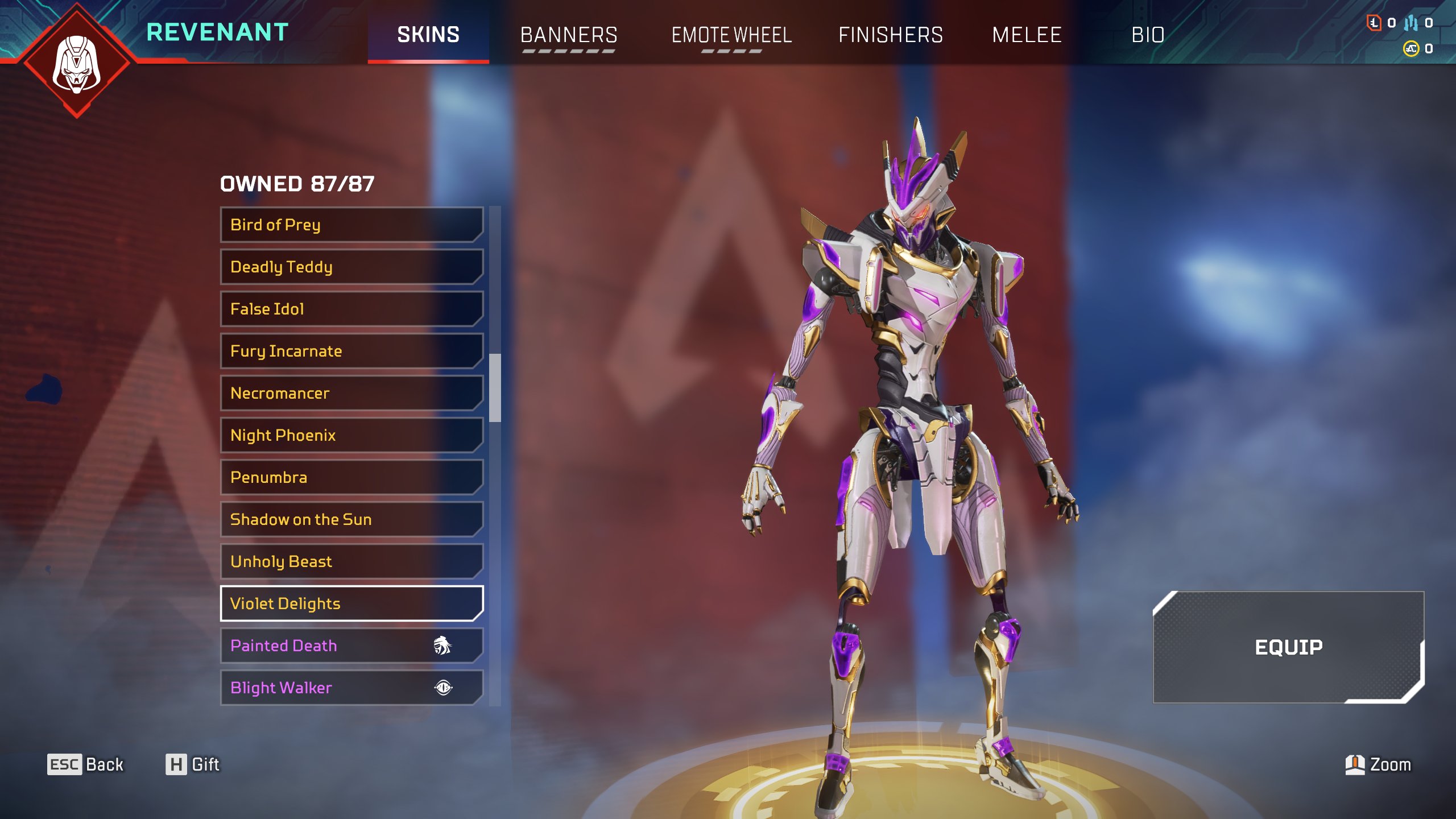Select the Unholy Beast skin
Screen dimensions: 1456x819
pos(351,561)
